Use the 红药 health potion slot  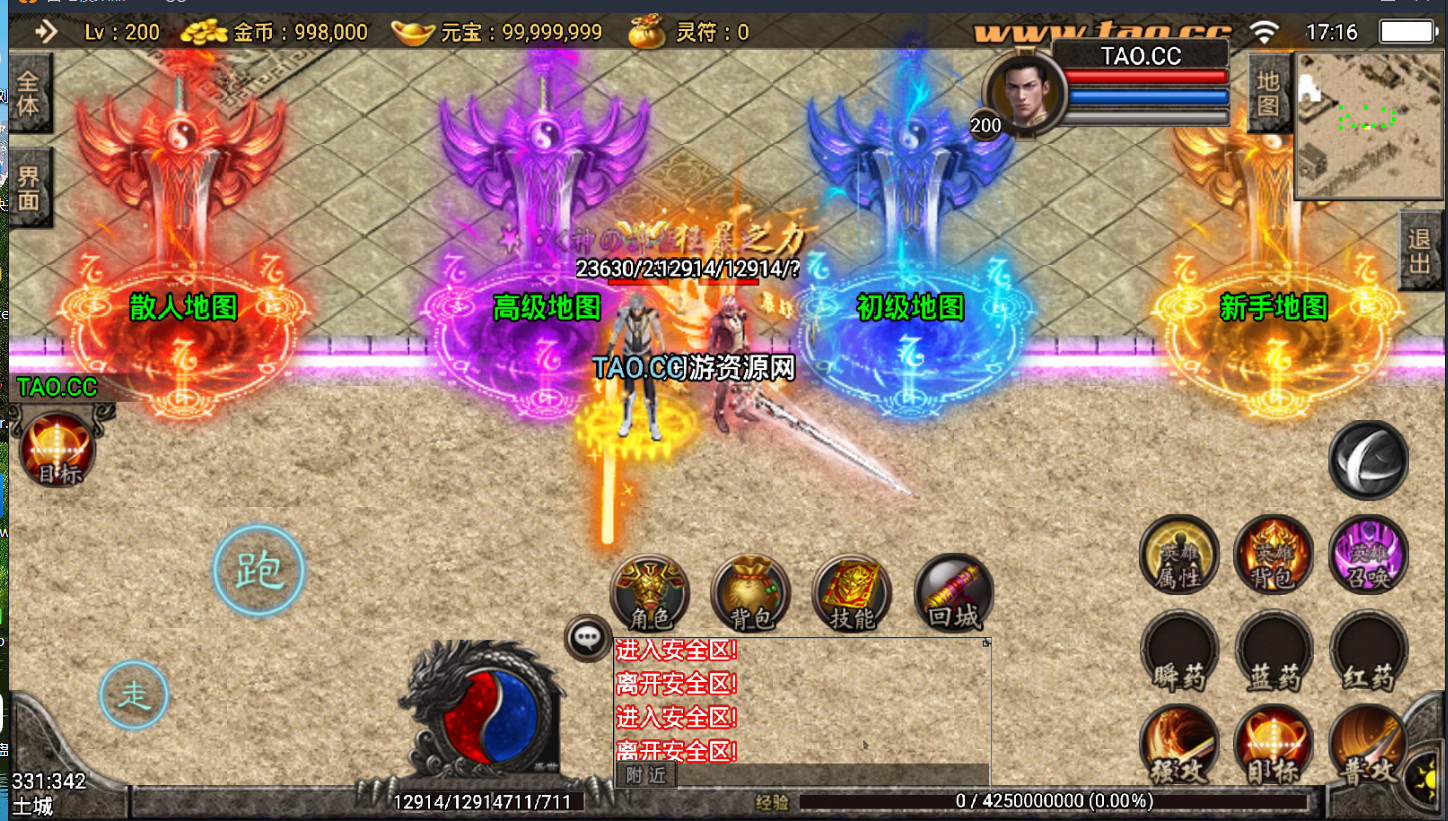coord(1368,651)
